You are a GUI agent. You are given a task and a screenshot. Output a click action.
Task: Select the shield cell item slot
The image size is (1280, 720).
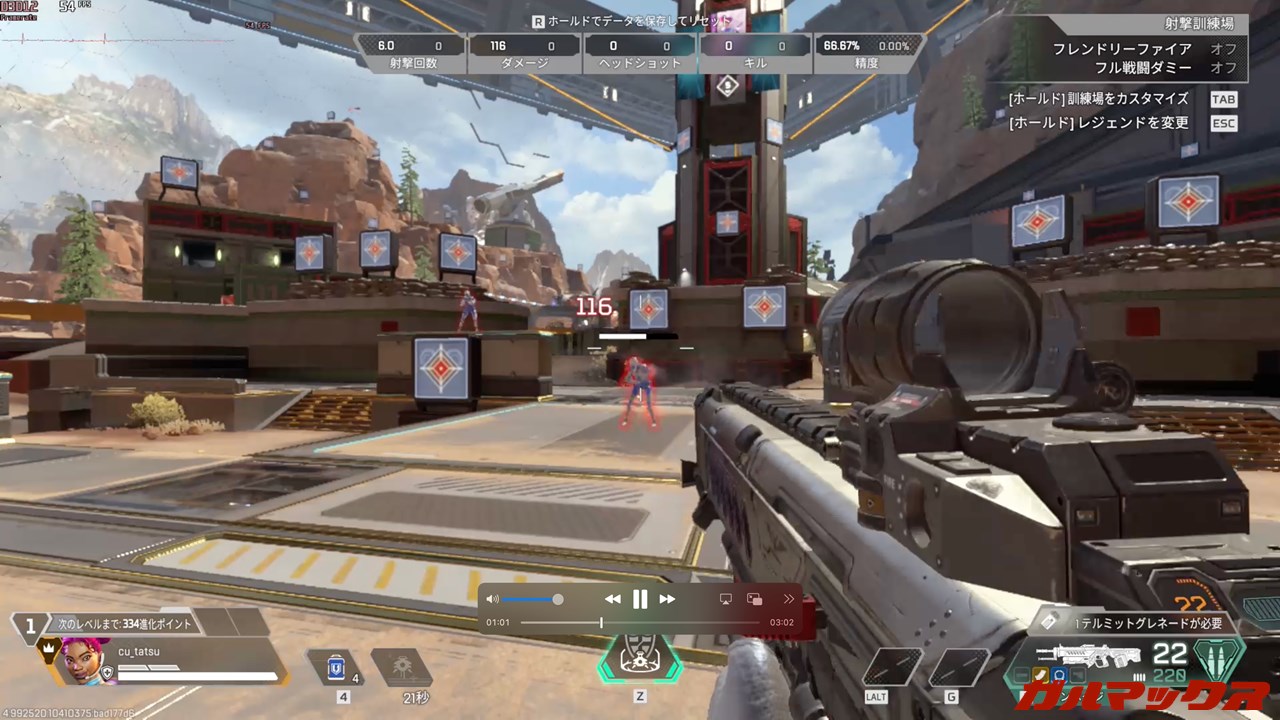pyautogui.click(x=336, y=667)
